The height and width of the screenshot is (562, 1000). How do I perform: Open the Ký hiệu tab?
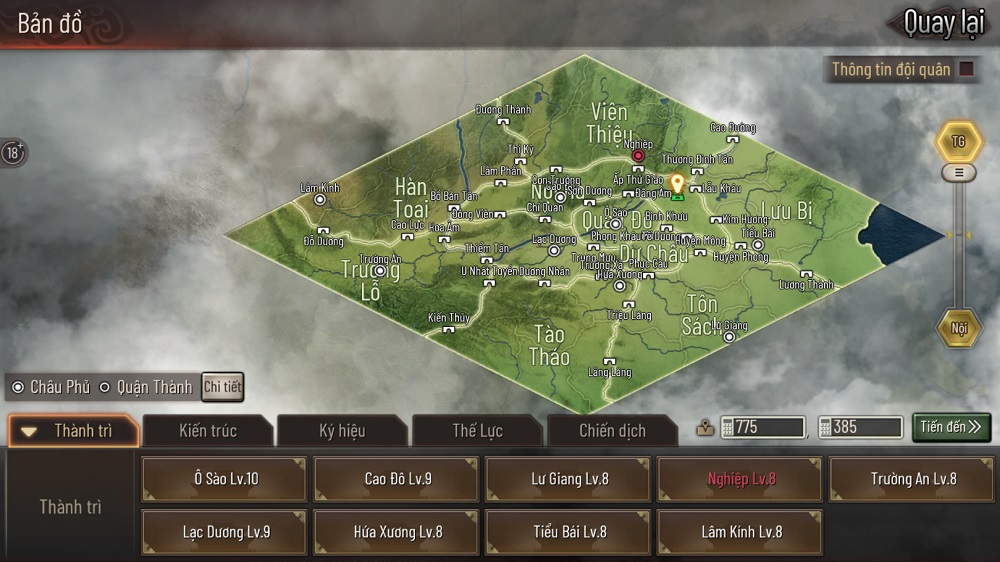pos(342,431)
